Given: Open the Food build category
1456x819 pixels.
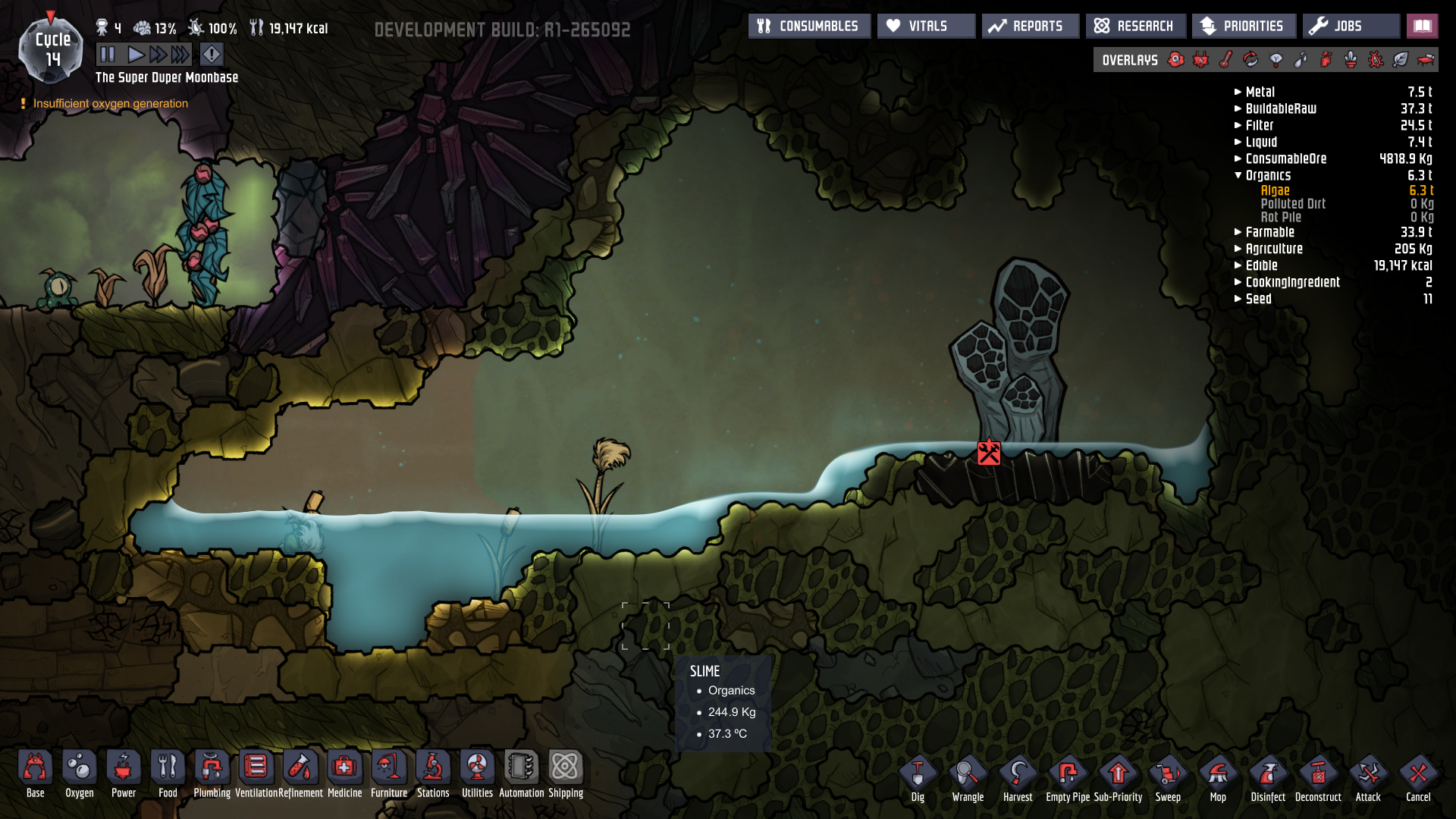Looking at the screenshot, I should [168, 773].
